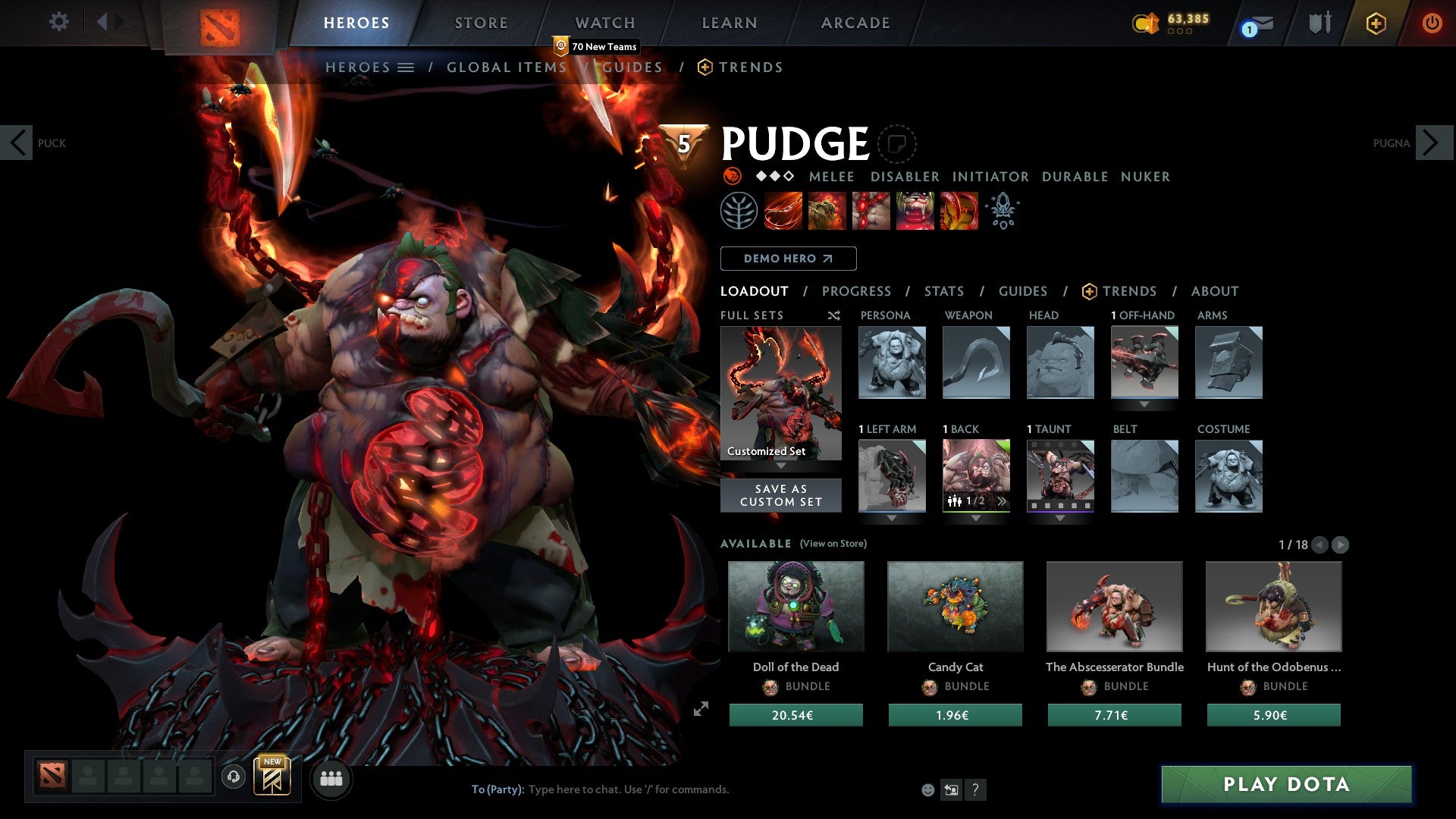Image resolution: width=1456 pixels, height=819 pixels.
Task: Open the ARCADE menu in the top bar
Action: (855, 23)
